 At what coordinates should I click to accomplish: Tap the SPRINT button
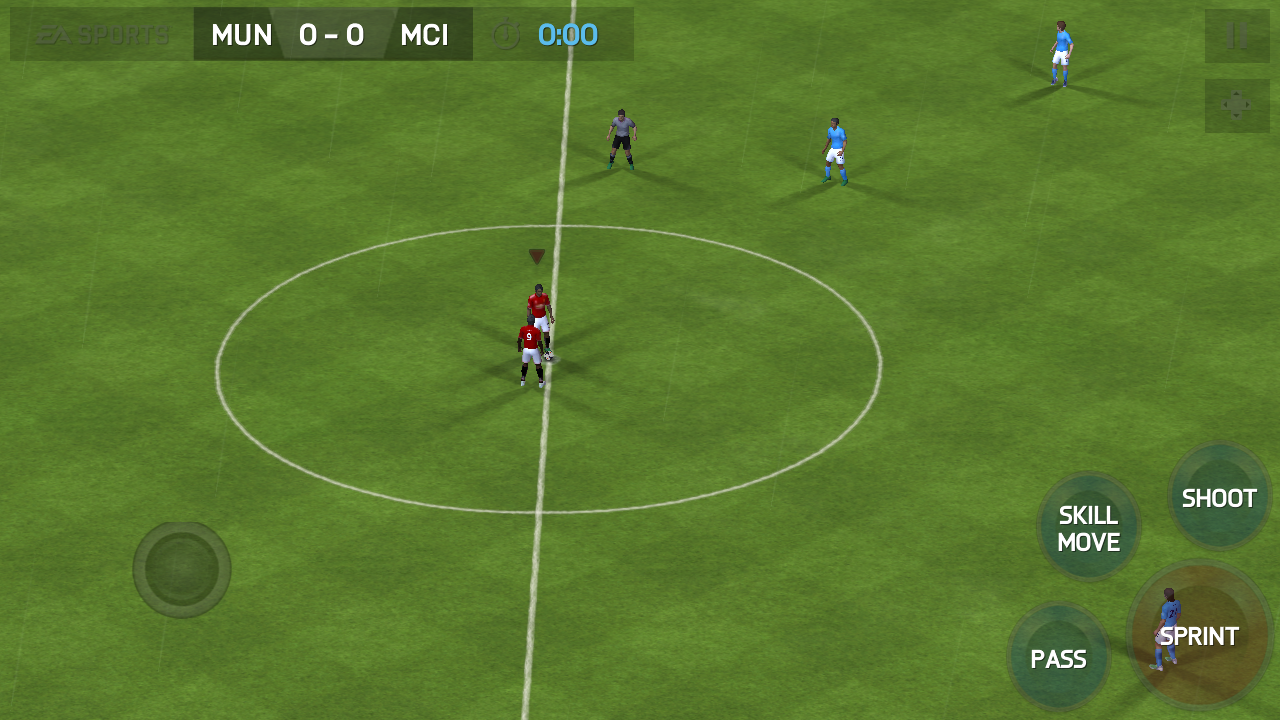tap(1200, 636)
